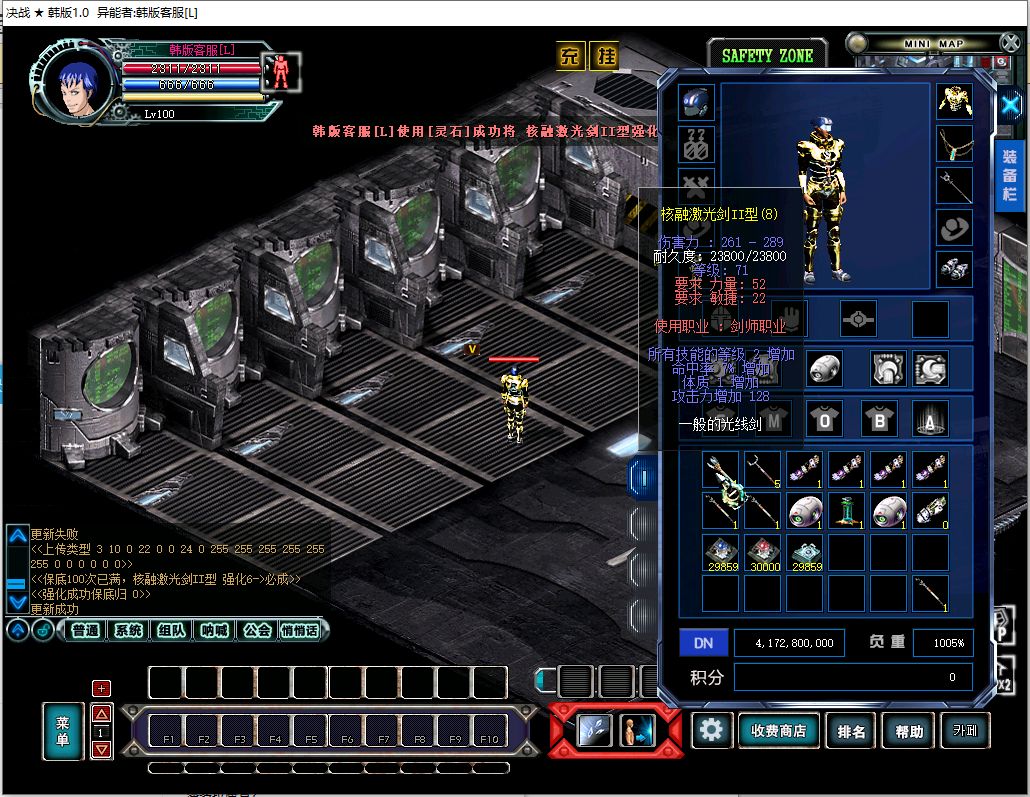Select the equipped helmet slot
The height and width of the screenshot is (797, 1030).
(x=696, y=102)
